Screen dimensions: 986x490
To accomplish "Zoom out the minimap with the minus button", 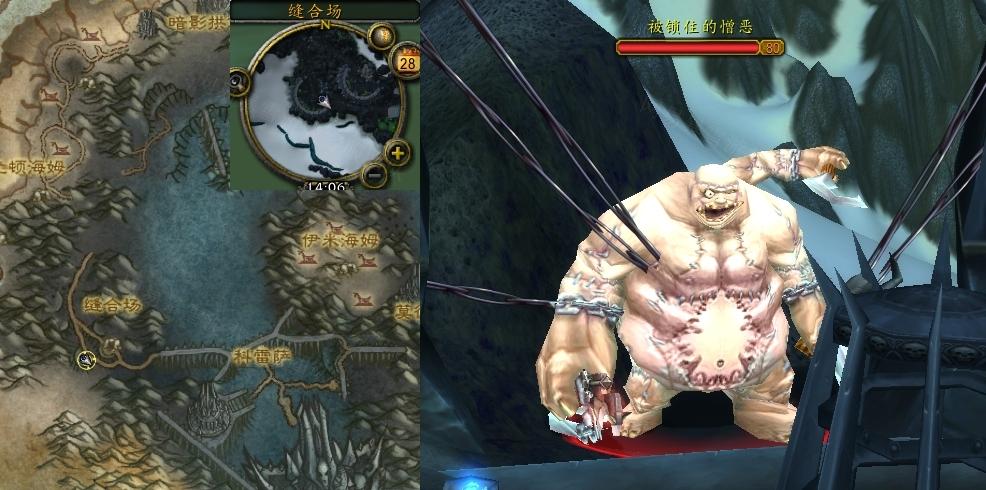I will point(375,174).
